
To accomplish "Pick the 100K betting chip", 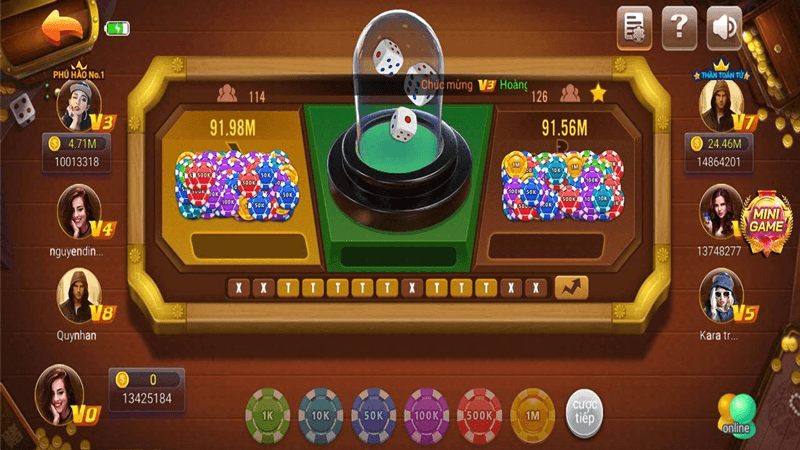I will 427,414.
